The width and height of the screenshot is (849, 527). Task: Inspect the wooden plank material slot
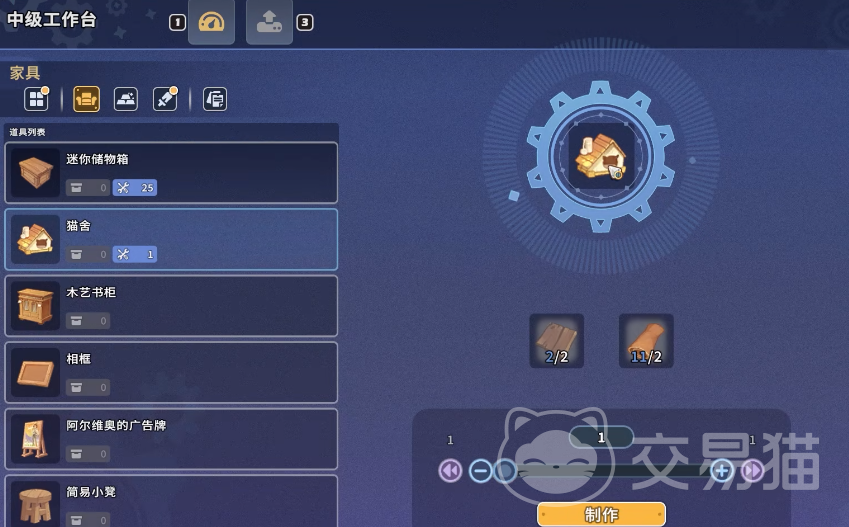click(556, 341)
